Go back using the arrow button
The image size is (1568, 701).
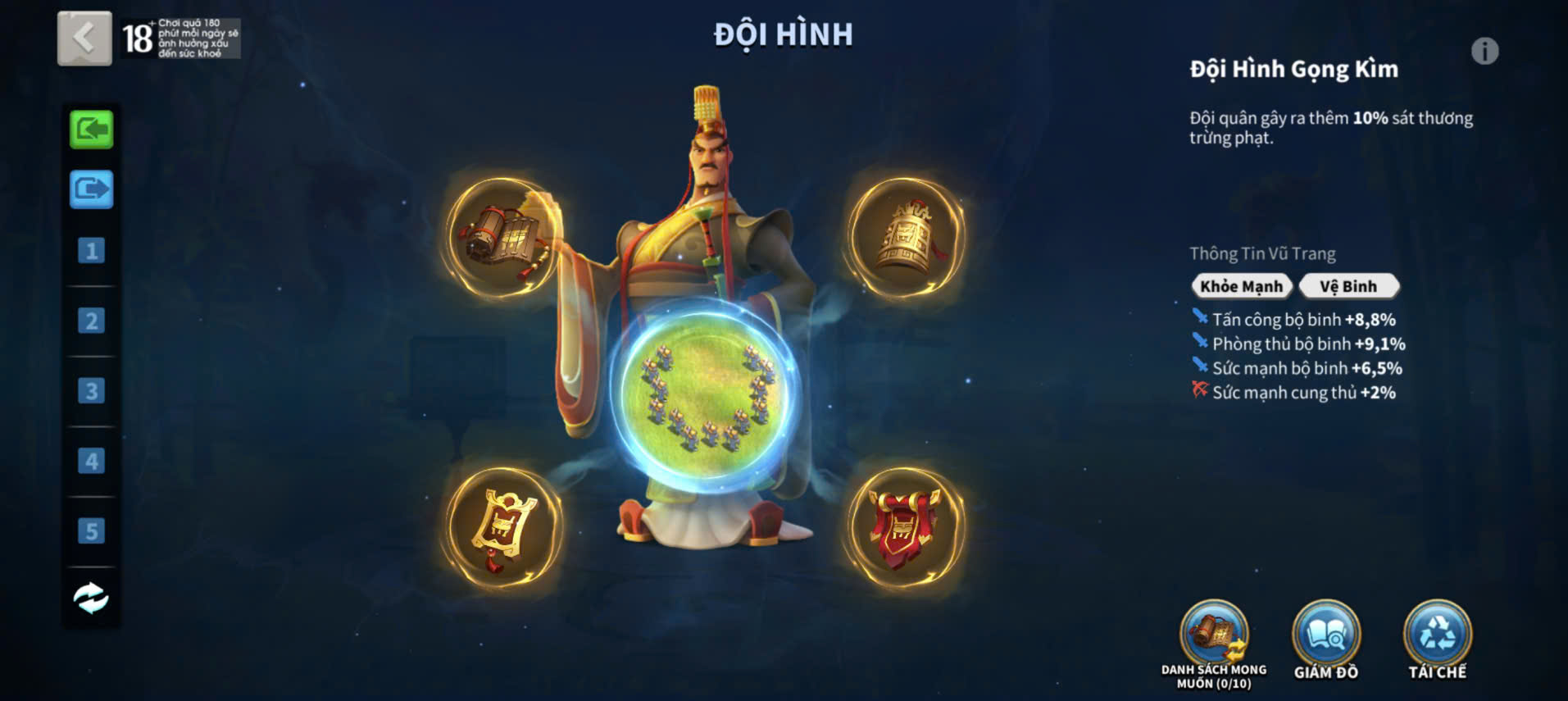coord(84,38)
